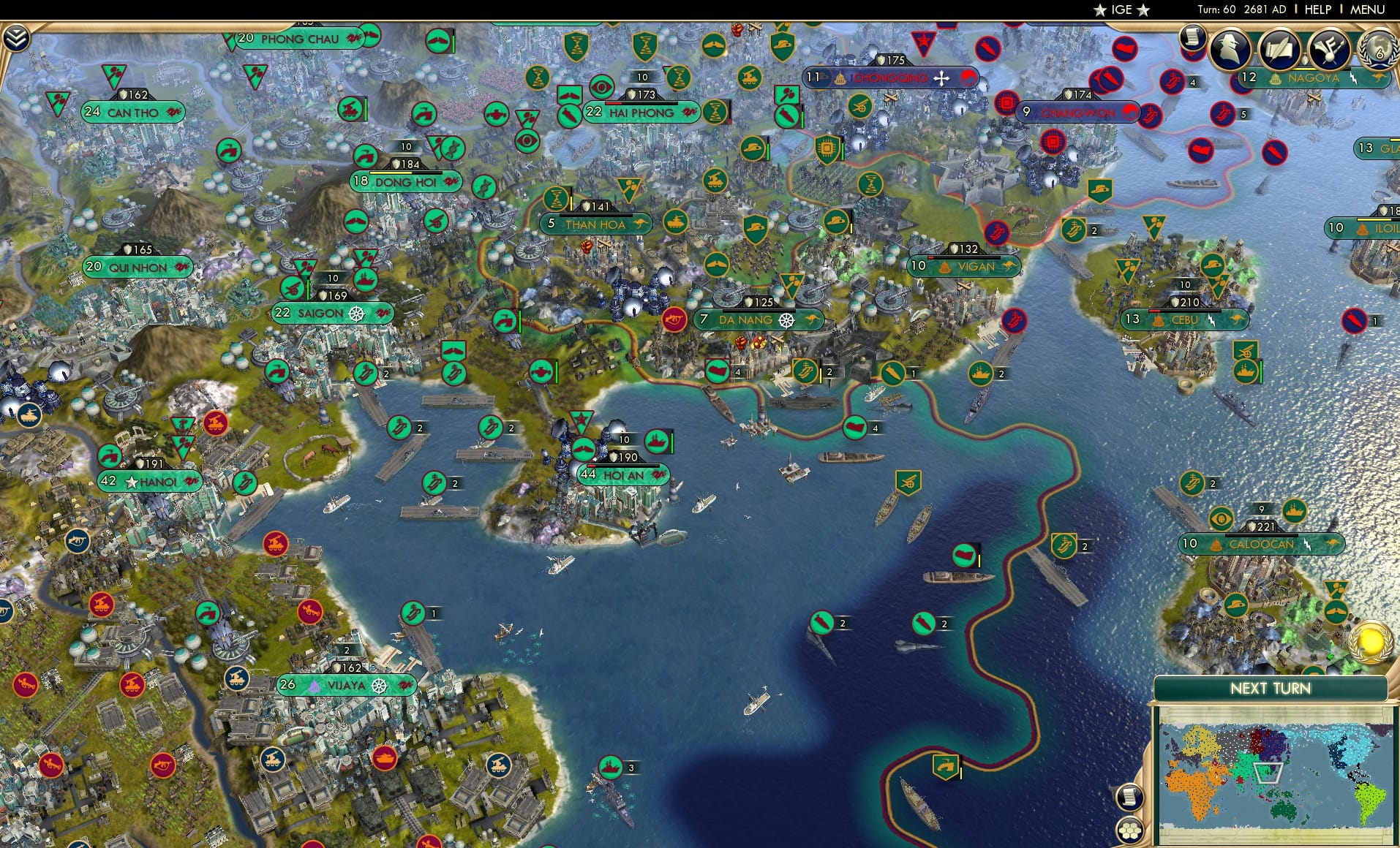The width and height of the screenshot is (1400, 848).
Task: Select the Culture overview brush icon
Action: coord(1329,49)
